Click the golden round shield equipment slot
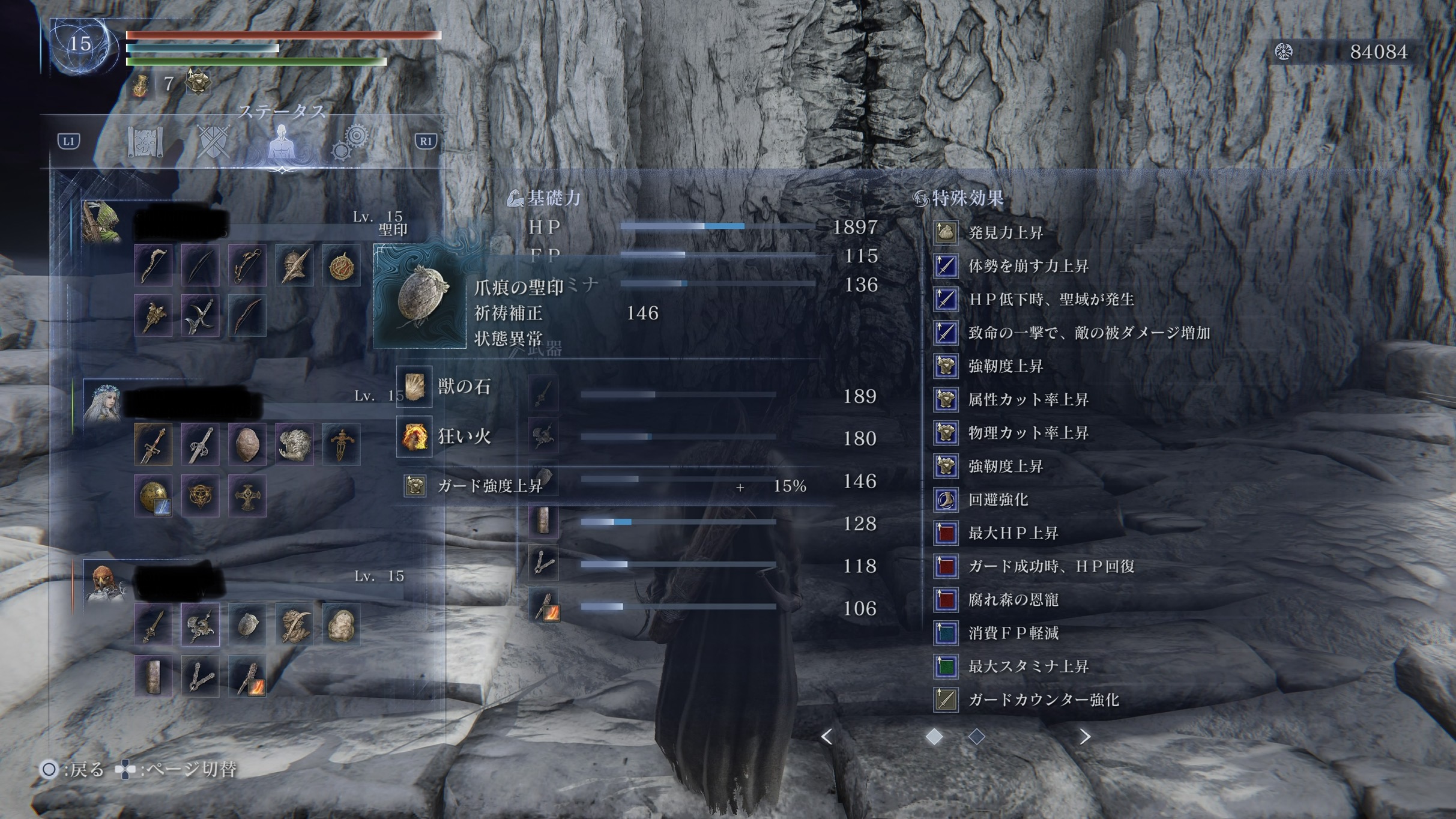This screenshot has height=819, width=1456. [x=153, y=496]
